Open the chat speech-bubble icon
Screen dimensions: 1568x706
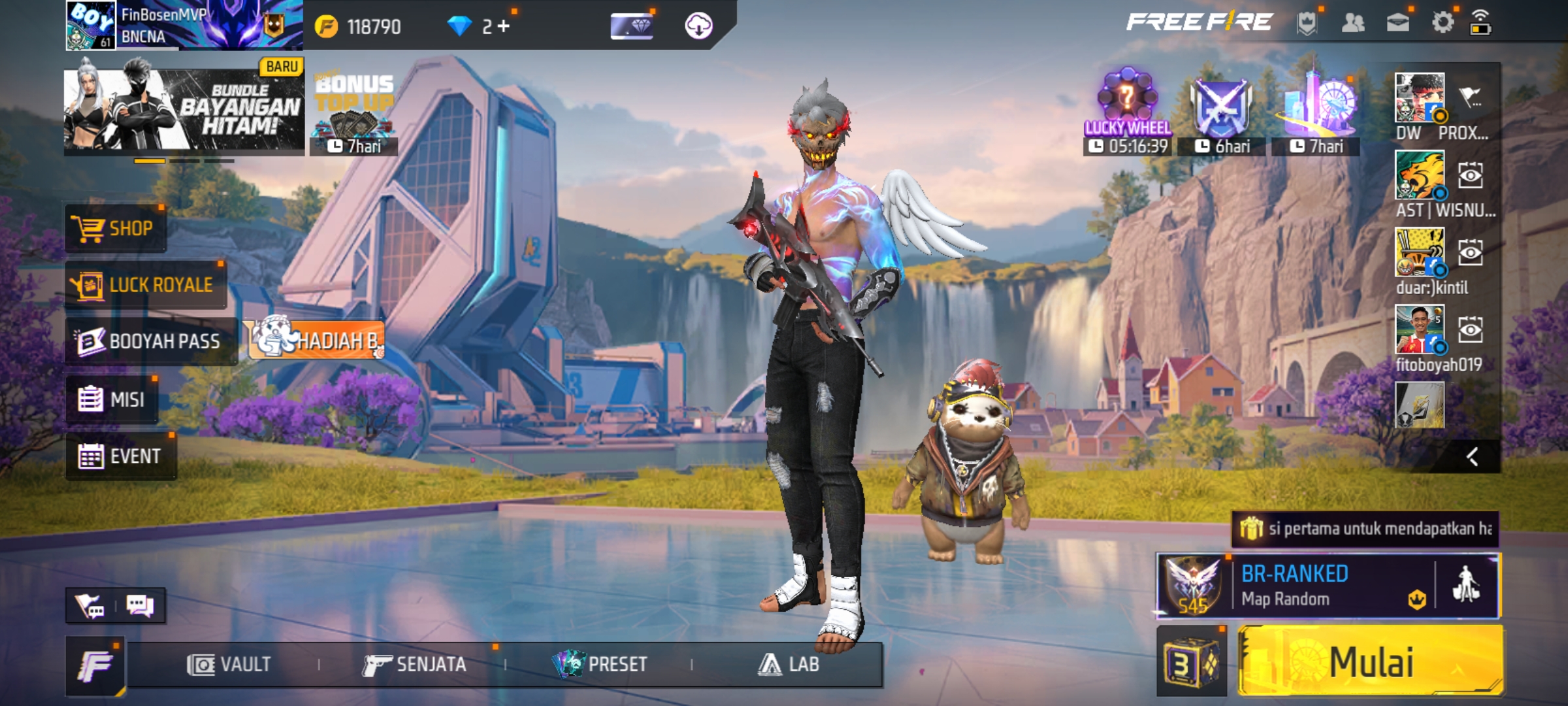[139, 606]
